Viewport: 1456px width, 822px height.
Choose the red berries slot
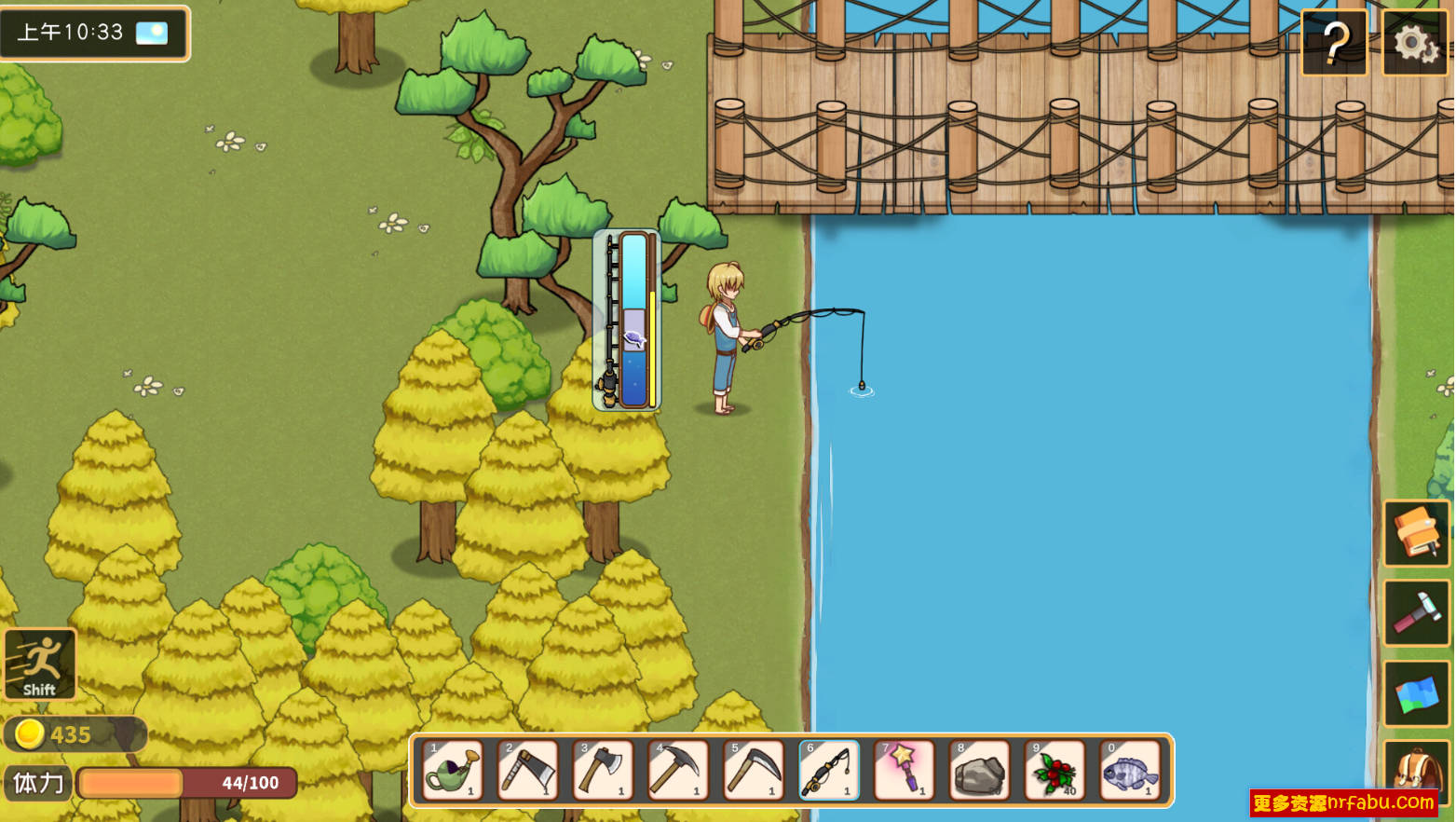(x=1055, y=771)
